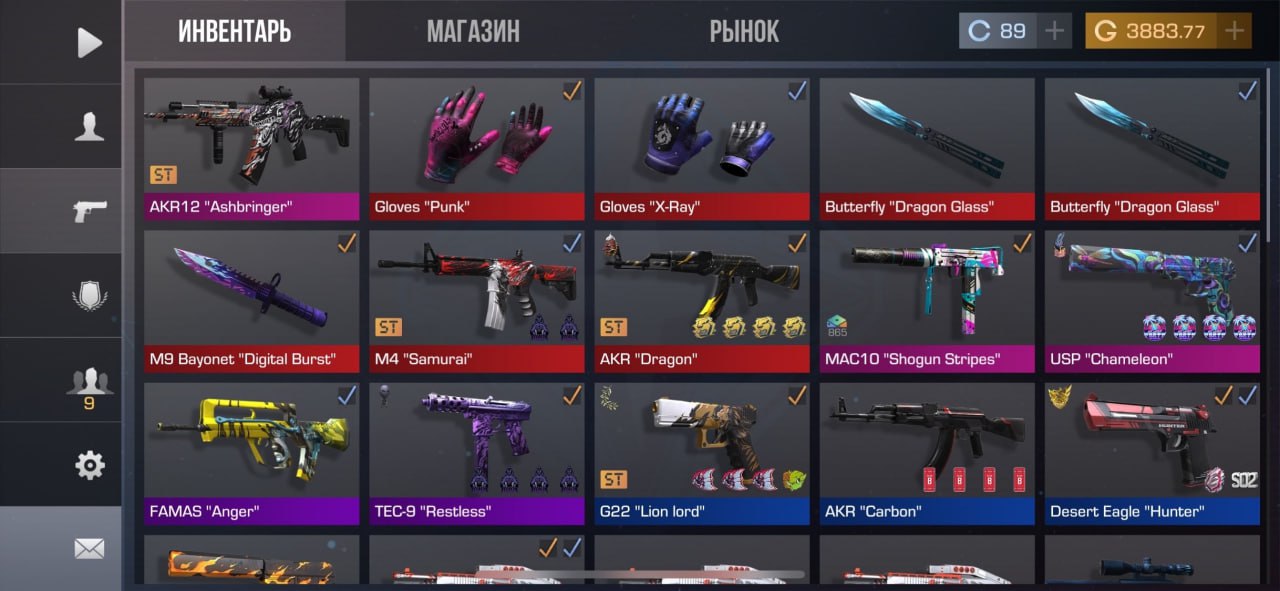The width and height of the screenshot is (1280, 591).
Task: Pick the FAMAS "Anger" skin
Action: click(x=251, y=452)
